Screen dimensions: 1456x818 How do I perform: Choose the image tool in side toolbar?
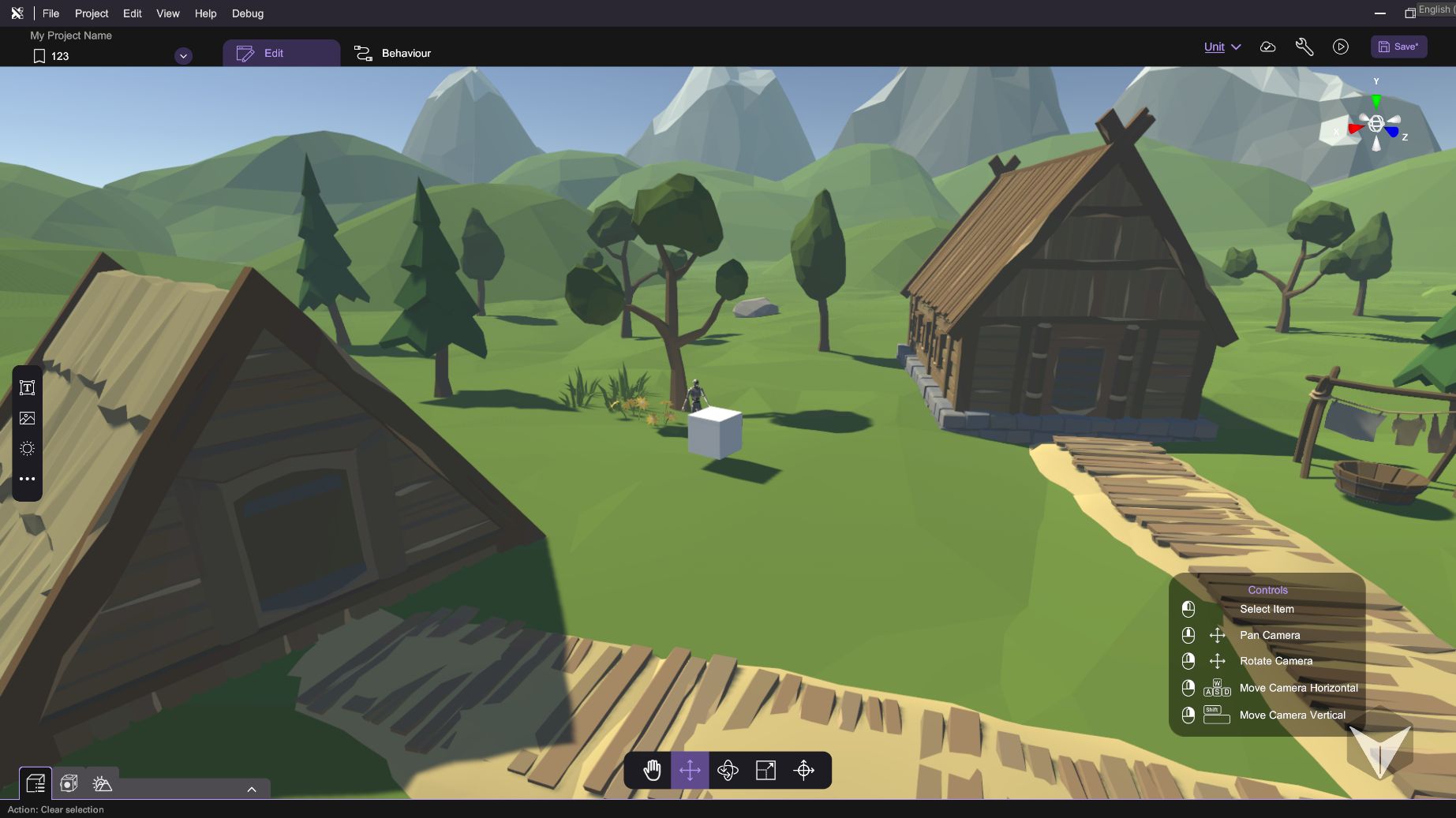click(x=27, y=418)
